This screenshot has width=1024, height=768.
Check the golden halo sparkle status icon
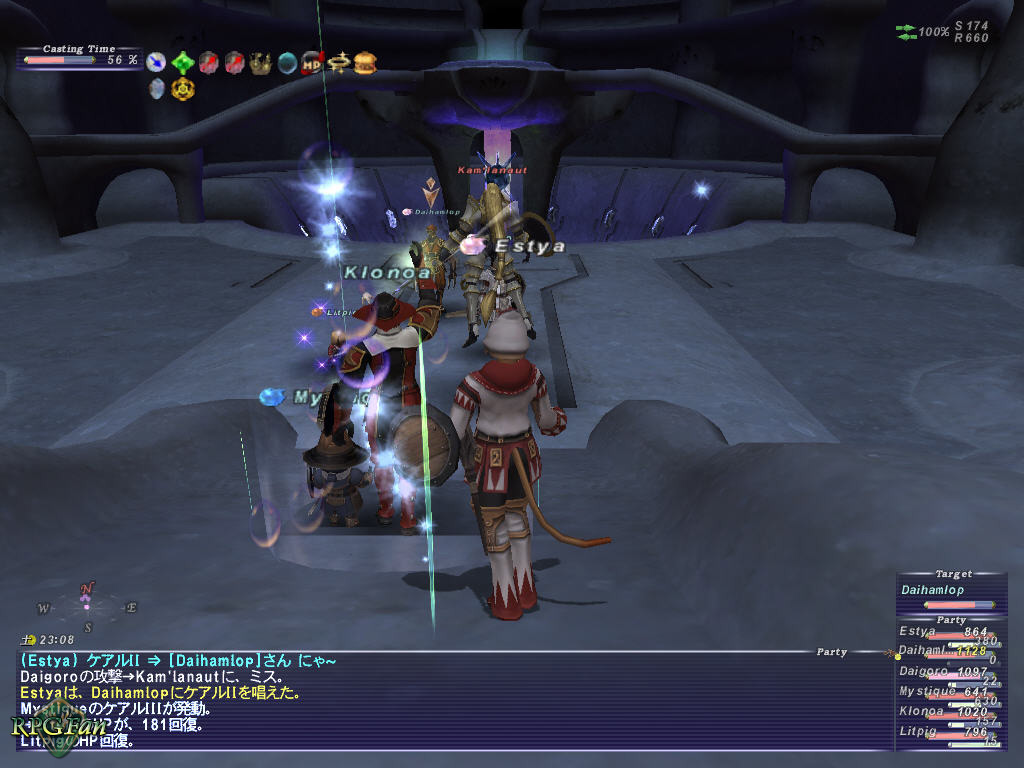[x=338, y=62]
